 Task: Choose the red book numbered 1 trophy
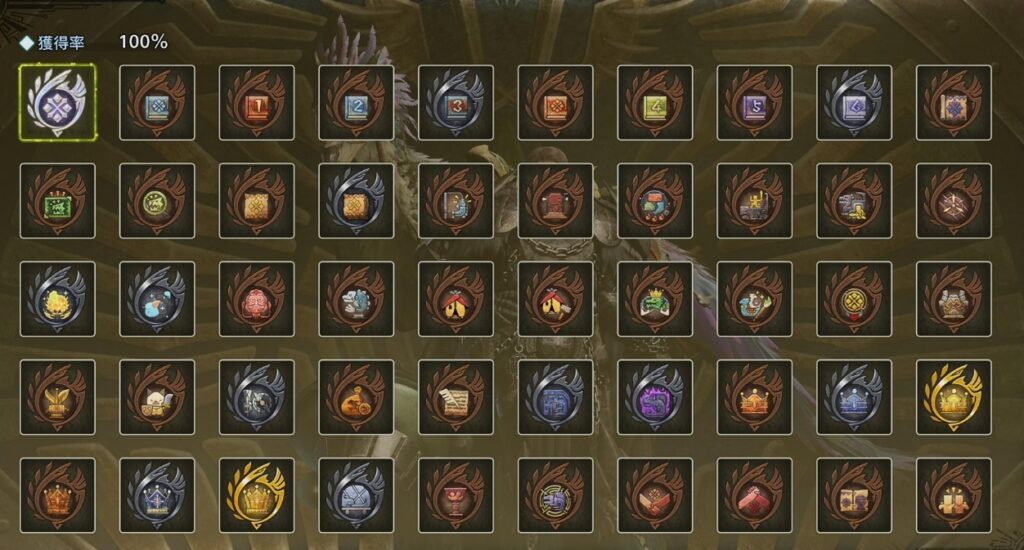click(x=256, y=102)
